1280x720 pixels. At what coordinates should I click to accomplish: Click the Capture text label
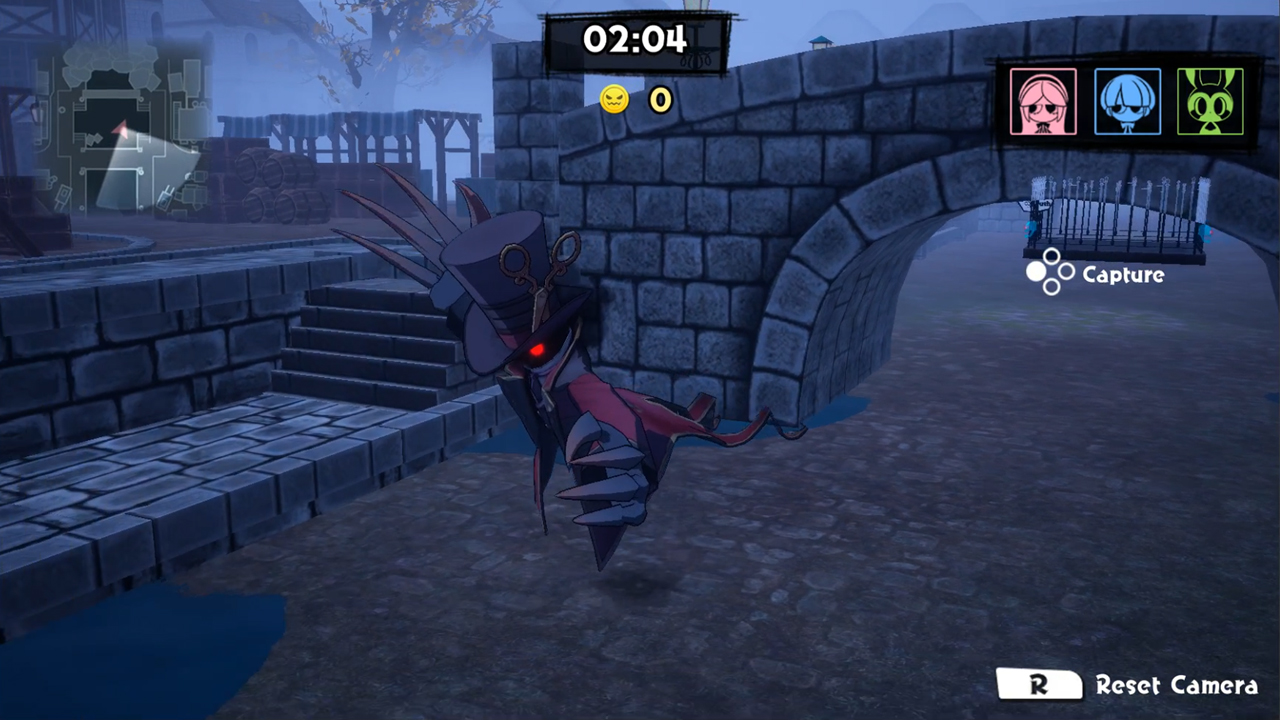pos(1123,275)
